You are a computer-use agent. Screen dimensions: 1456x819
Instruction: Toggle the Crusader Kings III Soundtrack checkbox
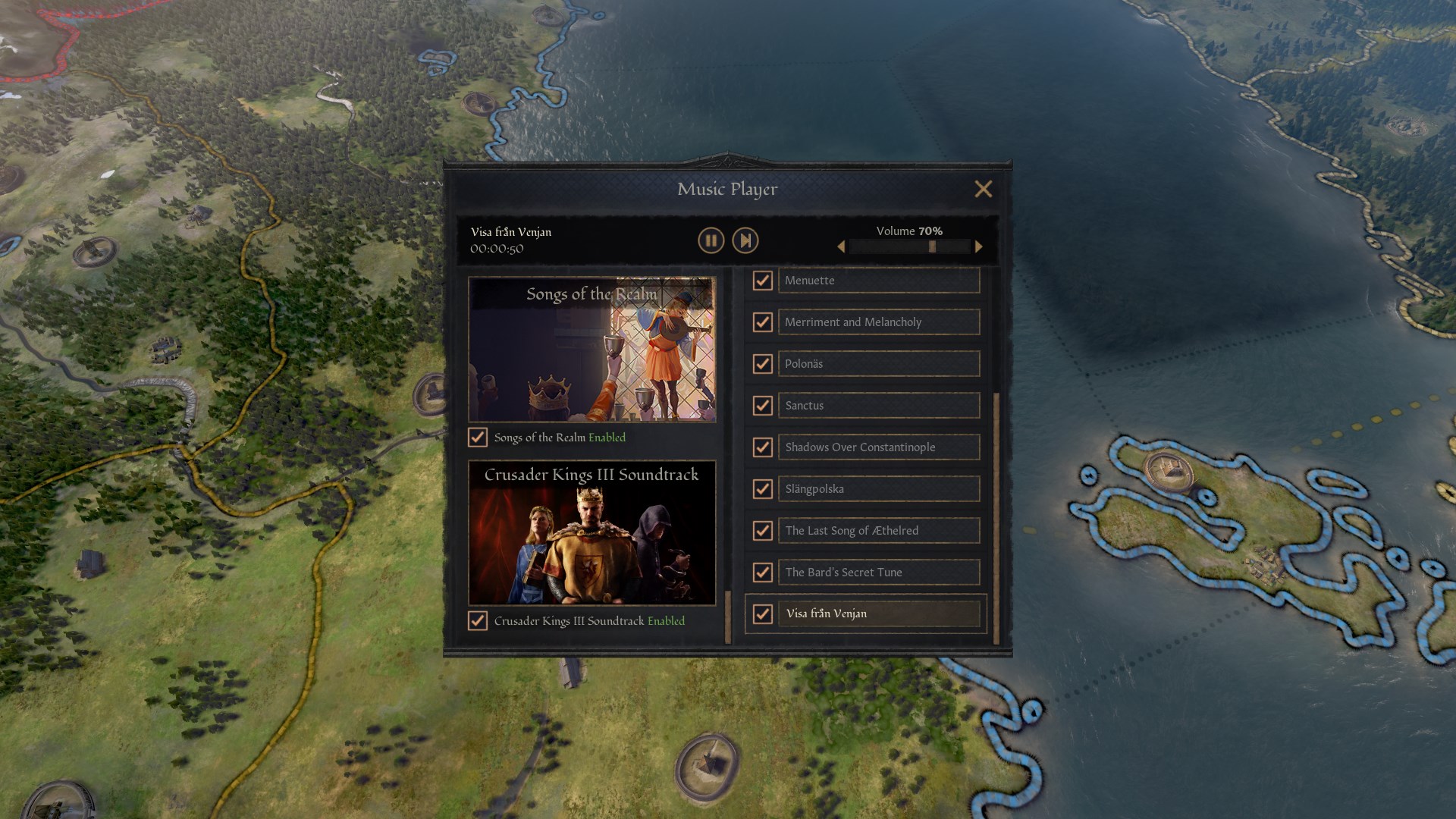pyautogui.click(x=478, y=621)
